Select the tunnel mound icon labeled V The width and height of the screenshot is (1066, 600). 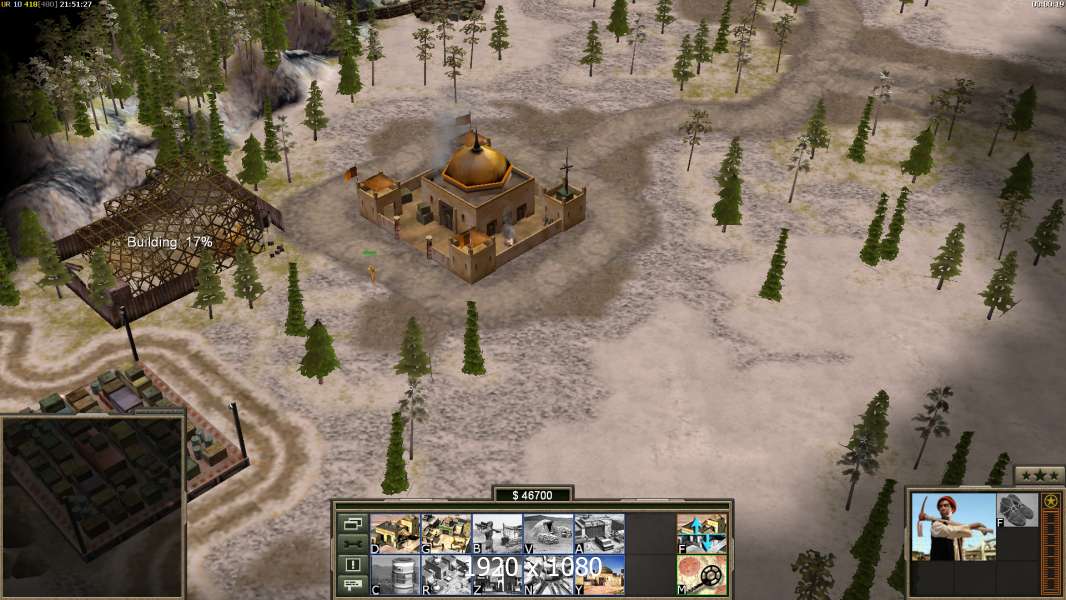548,533
